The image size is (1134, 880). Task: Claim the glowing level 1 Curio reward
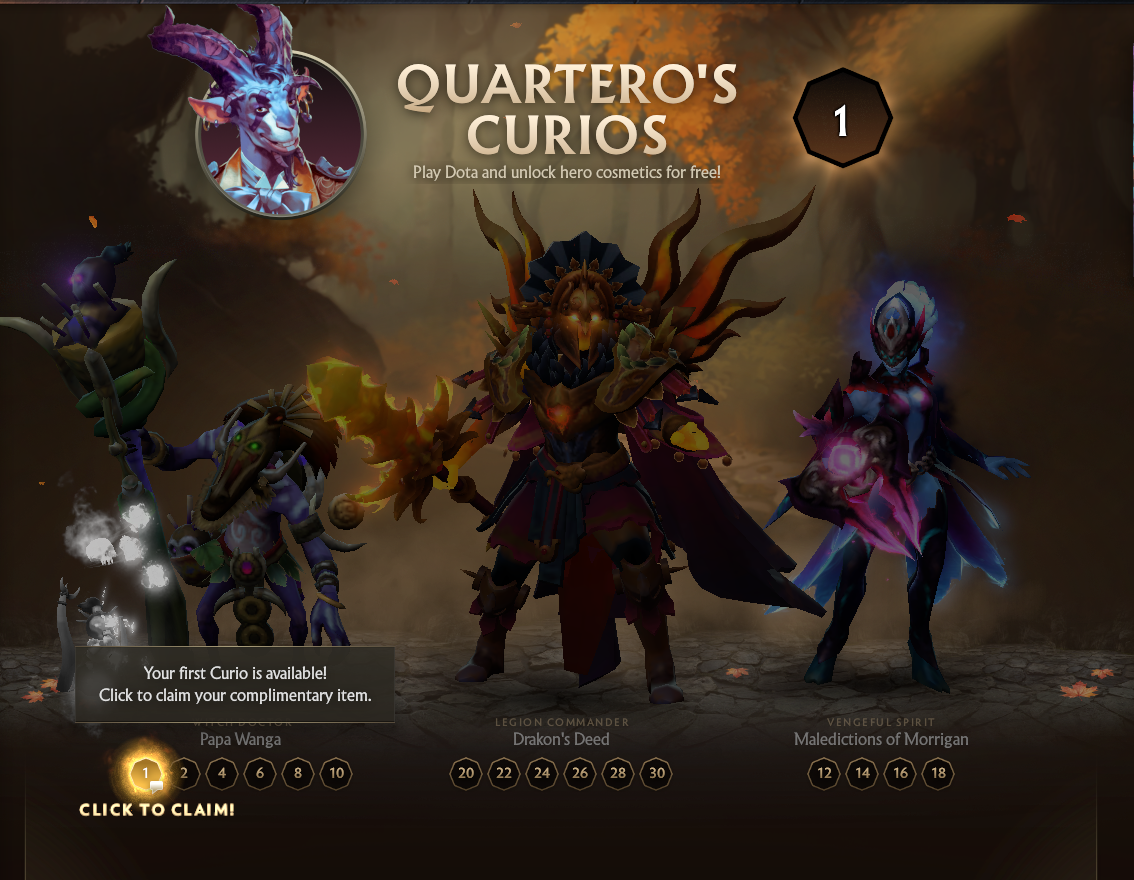pos(146,773)
